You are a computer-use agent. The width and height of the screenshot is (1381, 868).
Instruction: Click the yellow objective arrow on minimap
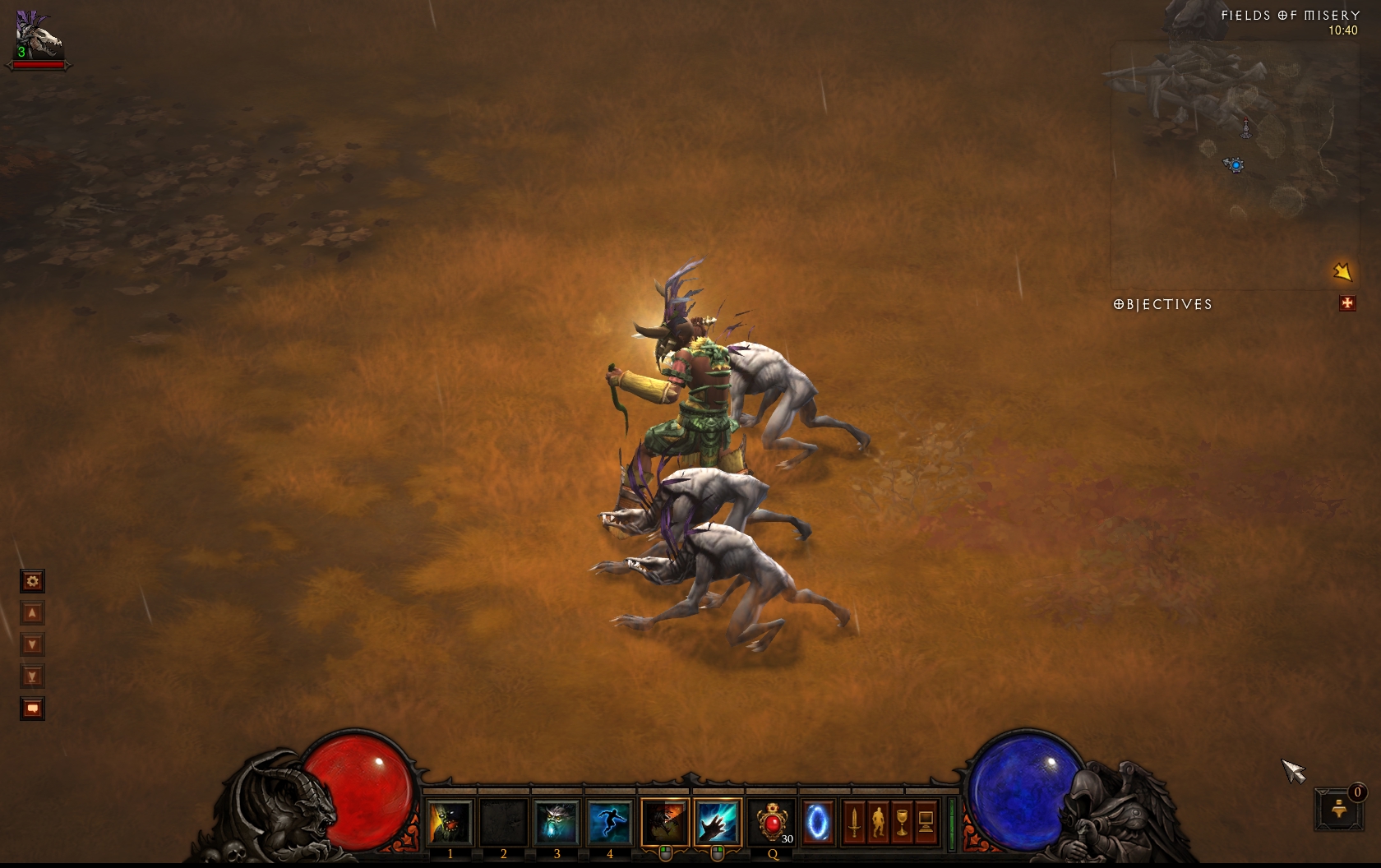pyautogui.click(x=1342, y=271)
